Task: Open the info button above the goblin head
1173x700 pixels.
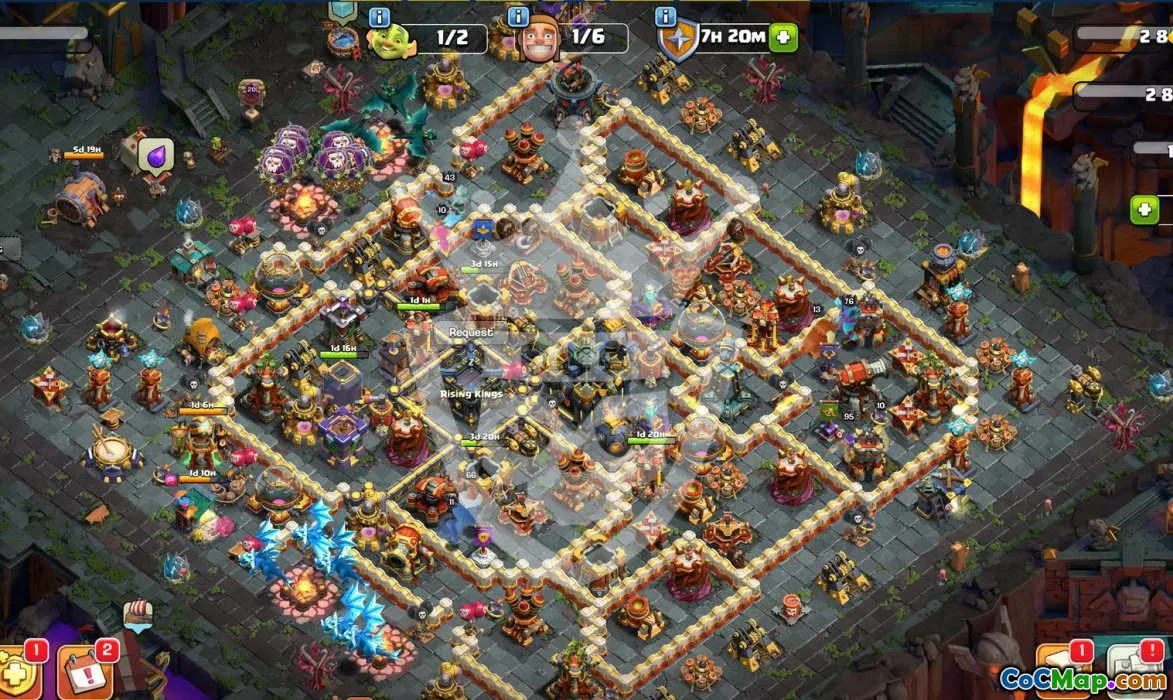Action: click(x=379, y=17)
